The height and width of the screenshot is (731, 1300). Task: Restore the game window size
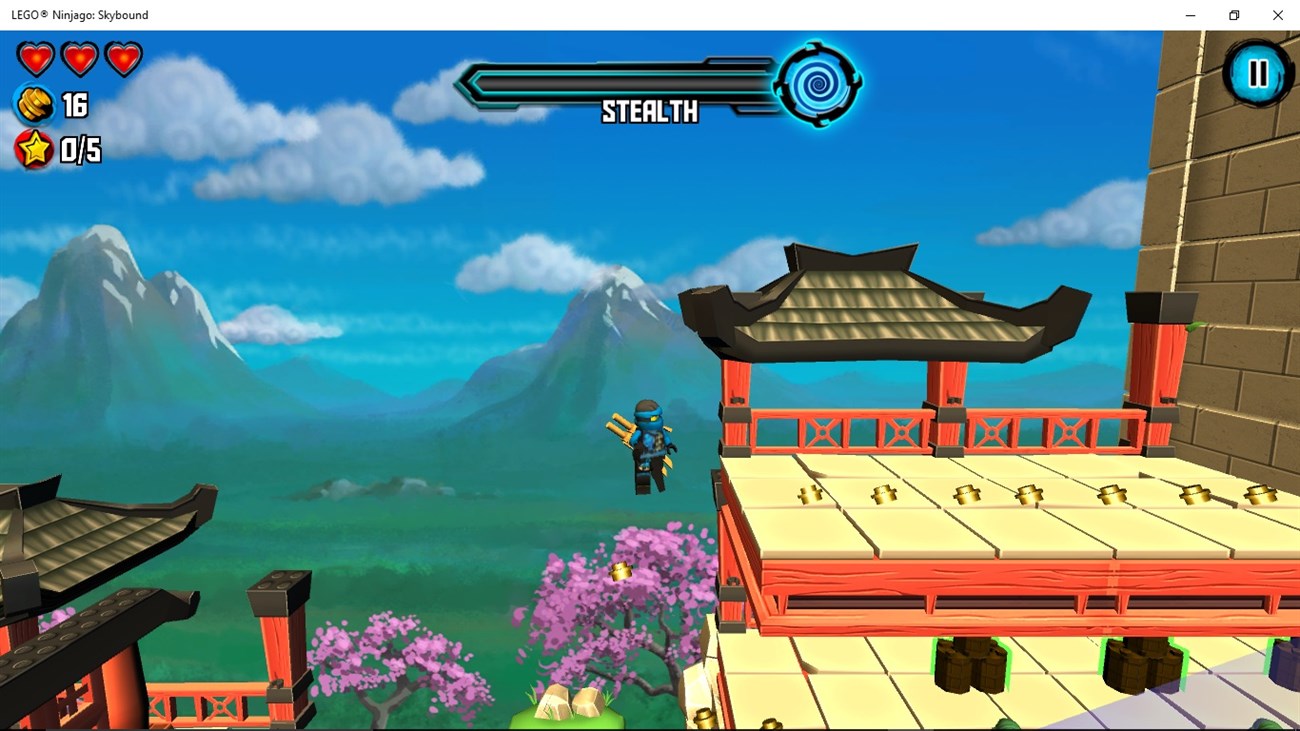coord(1233,15)
